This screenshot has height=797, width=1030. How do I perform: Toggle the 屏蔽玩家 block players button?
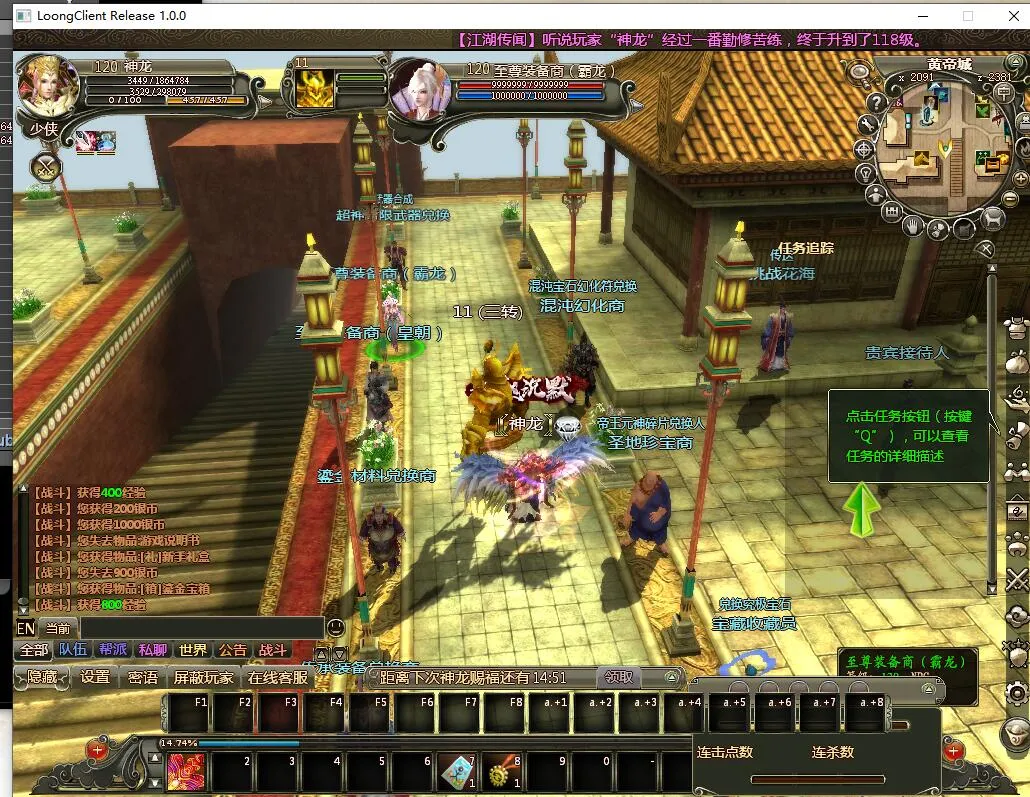[x=203, y=677]
